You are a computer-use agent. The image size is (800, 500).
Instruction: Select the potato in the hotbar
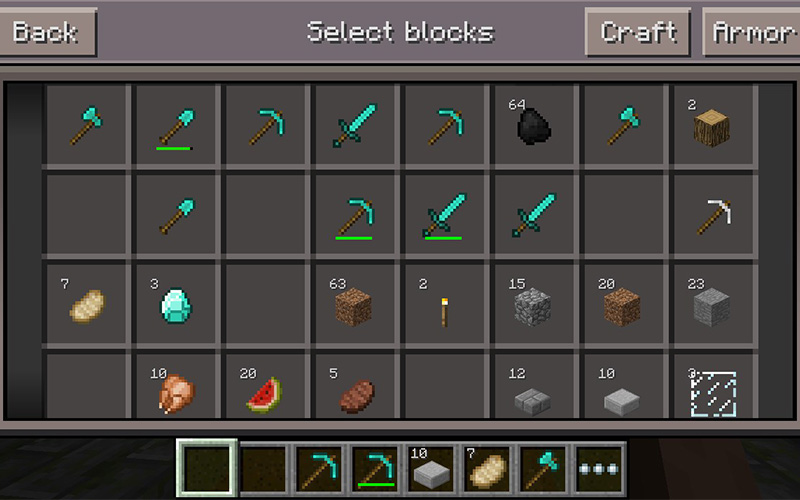(486, 469)
